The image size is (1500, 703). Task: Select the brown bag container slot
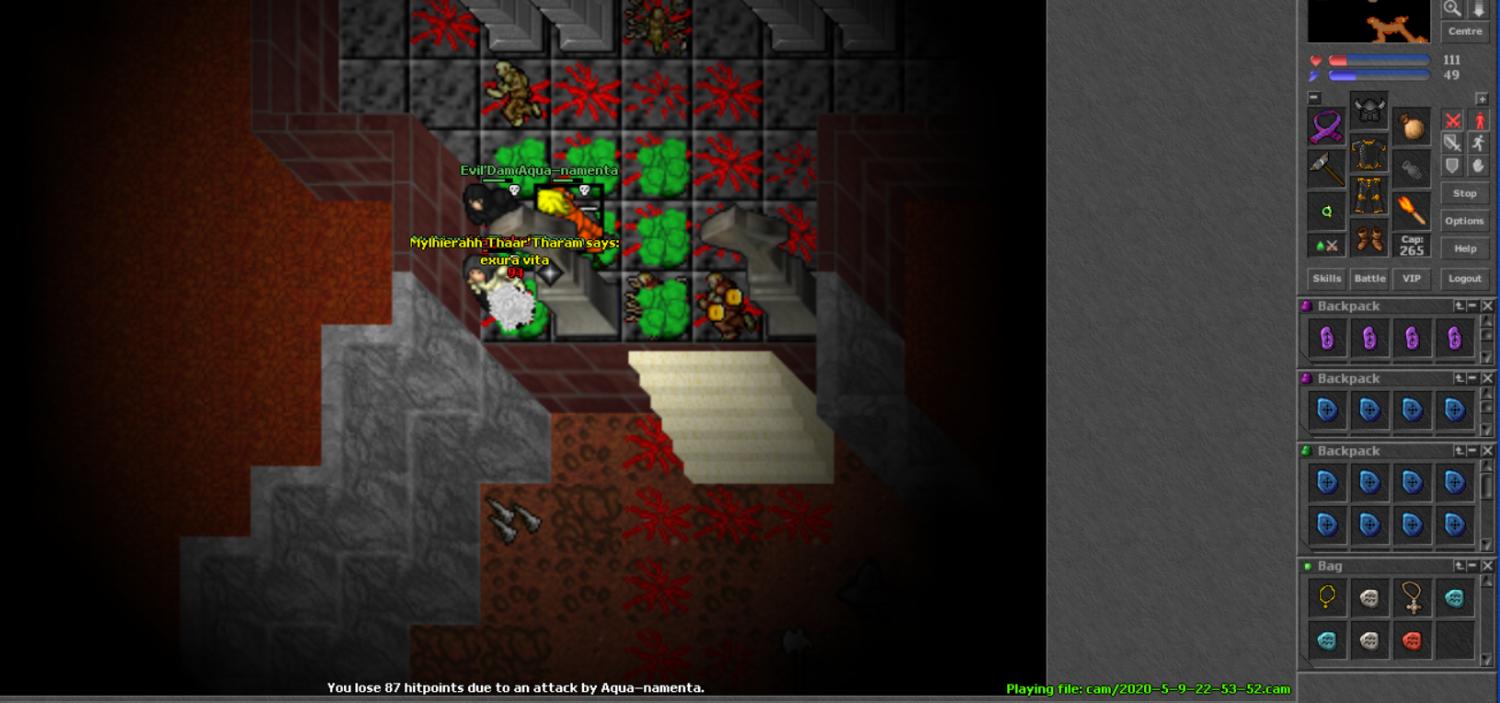tap(1411, 128)
